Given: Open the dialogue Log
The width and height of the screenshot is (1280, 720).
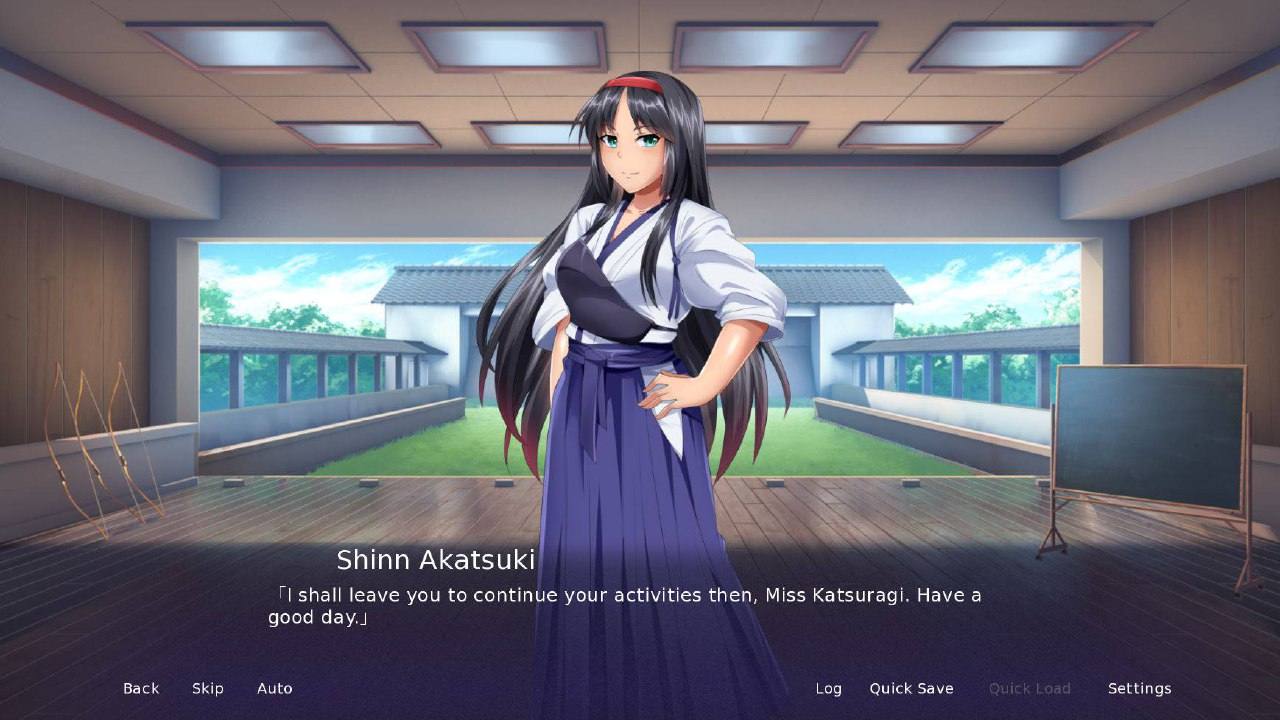Looking at the screenshot, I should point(828,688).
